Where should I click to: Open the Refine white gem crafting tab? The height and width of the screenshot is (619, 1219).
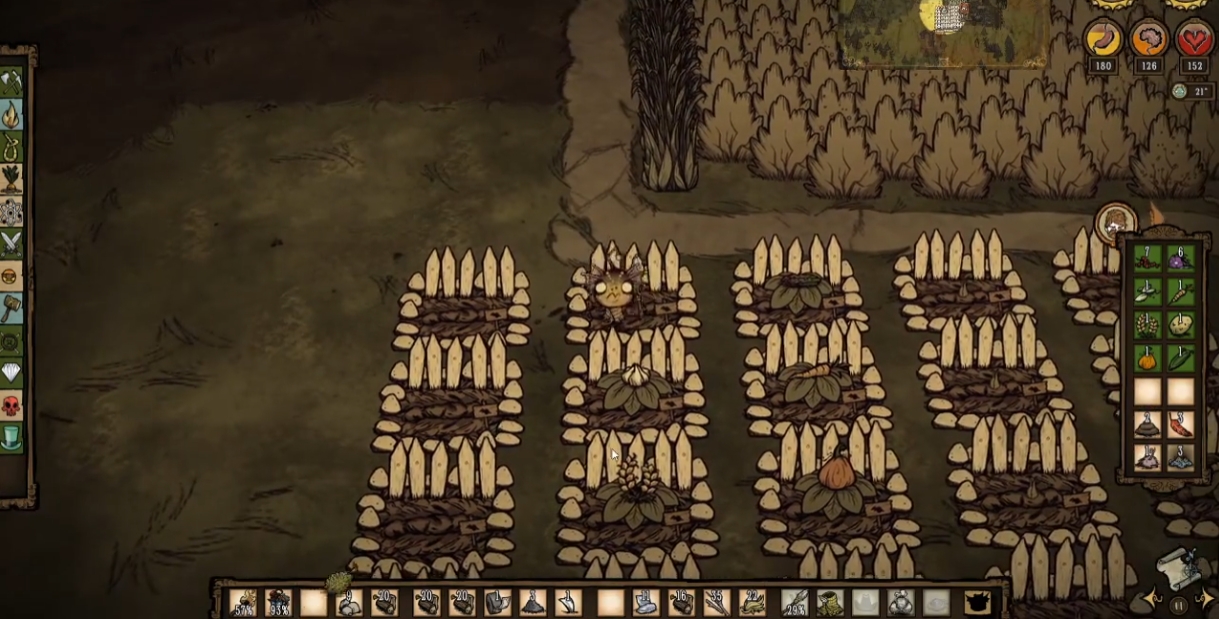coord(11,374)
